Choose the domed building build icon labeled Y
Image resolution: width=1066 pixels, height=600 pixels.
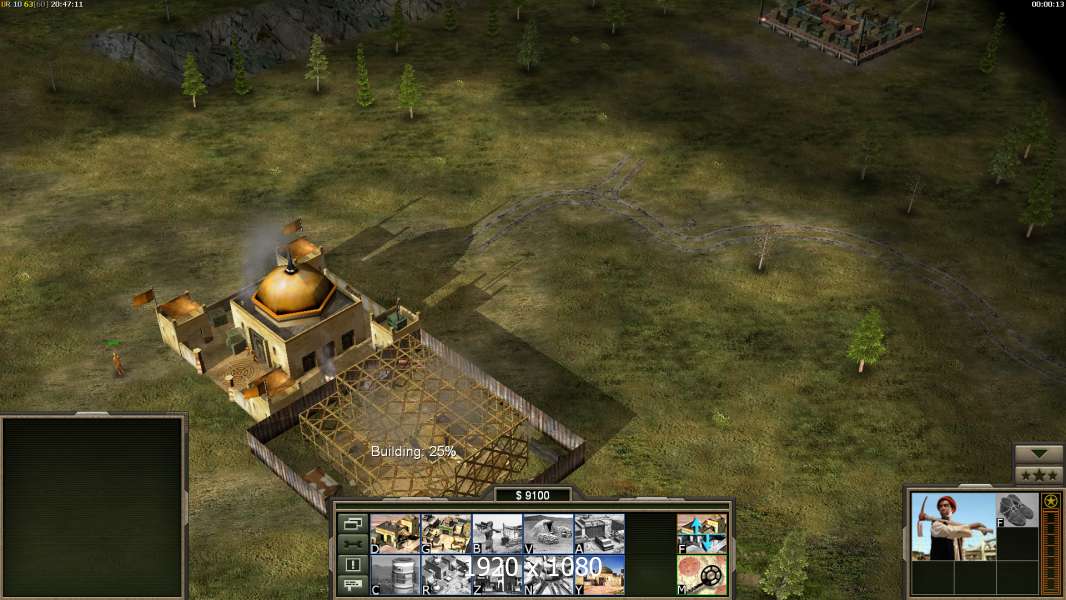[x=599, y=575]
